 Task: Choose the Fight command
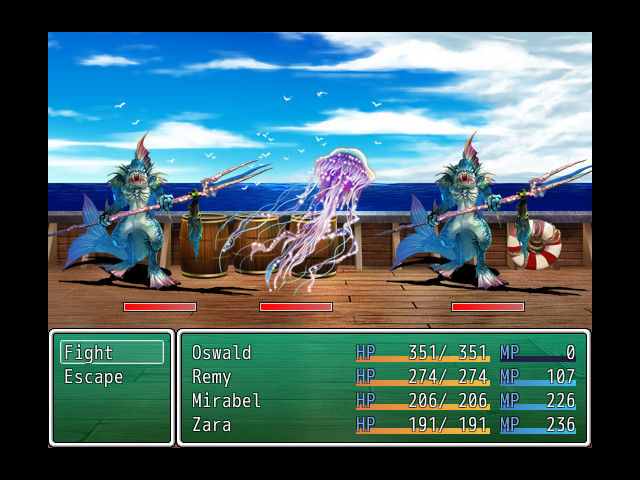pos(111,353)
